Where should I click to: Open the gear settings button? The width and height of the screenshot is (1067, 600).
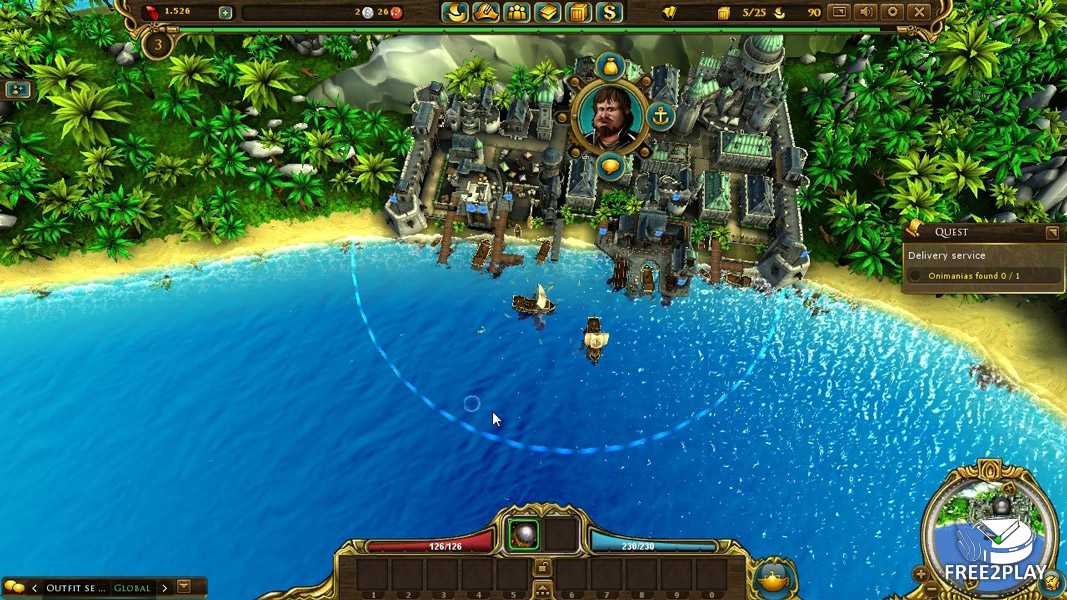(x=892, y=13)
